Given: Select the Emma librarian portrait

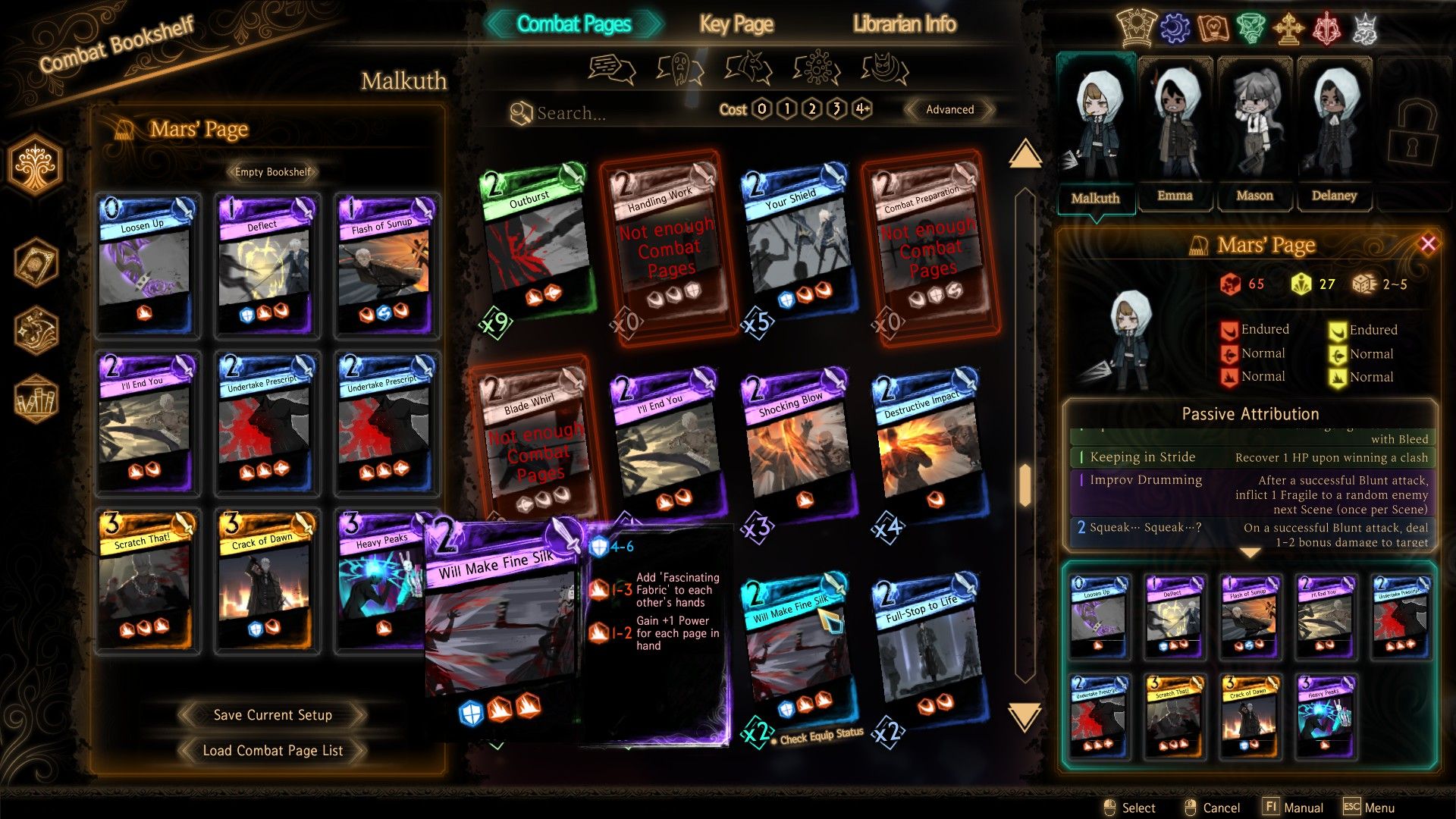Looking at the screenshot, I should 1175,133.
